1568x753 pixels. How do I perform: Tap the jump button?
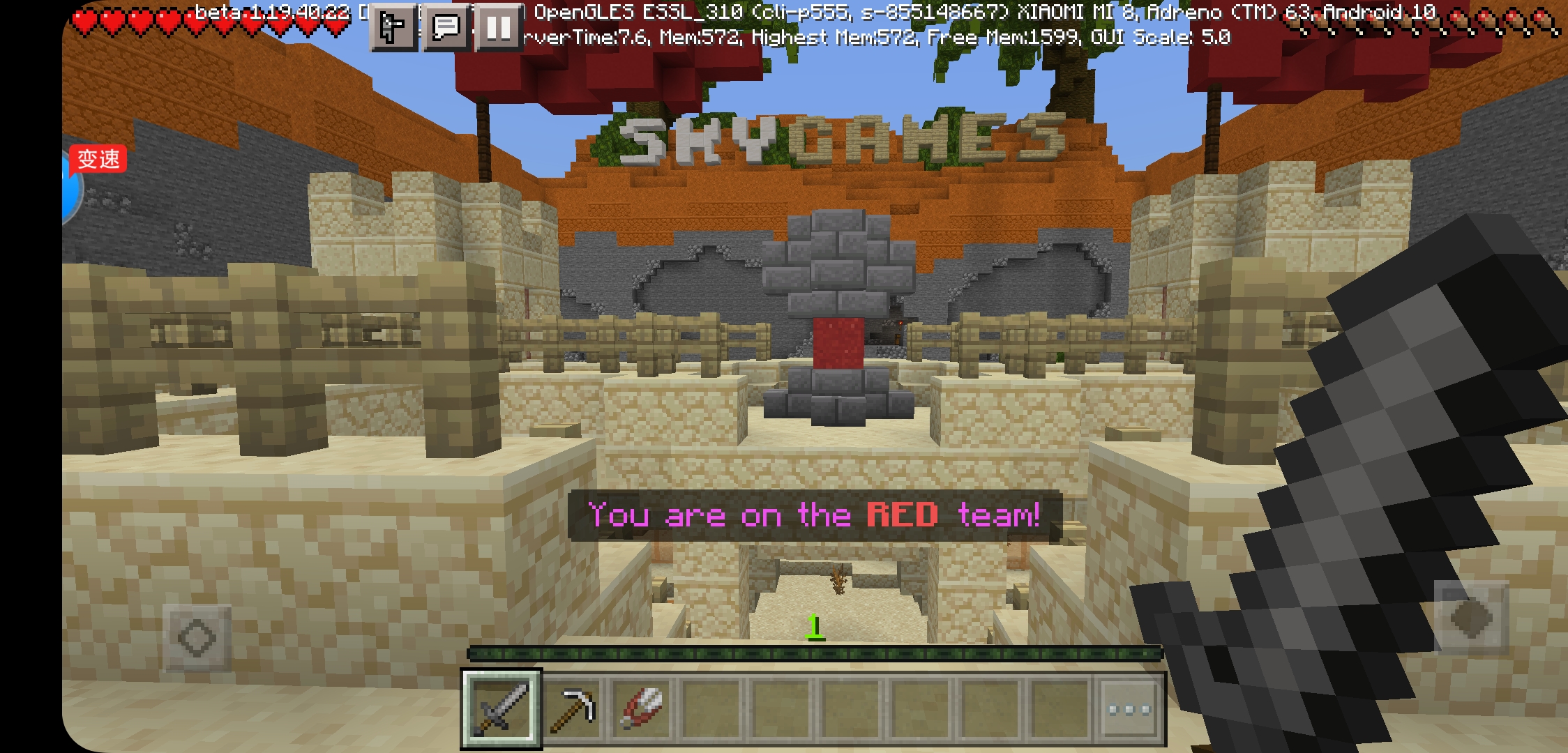pos(1470,618)
